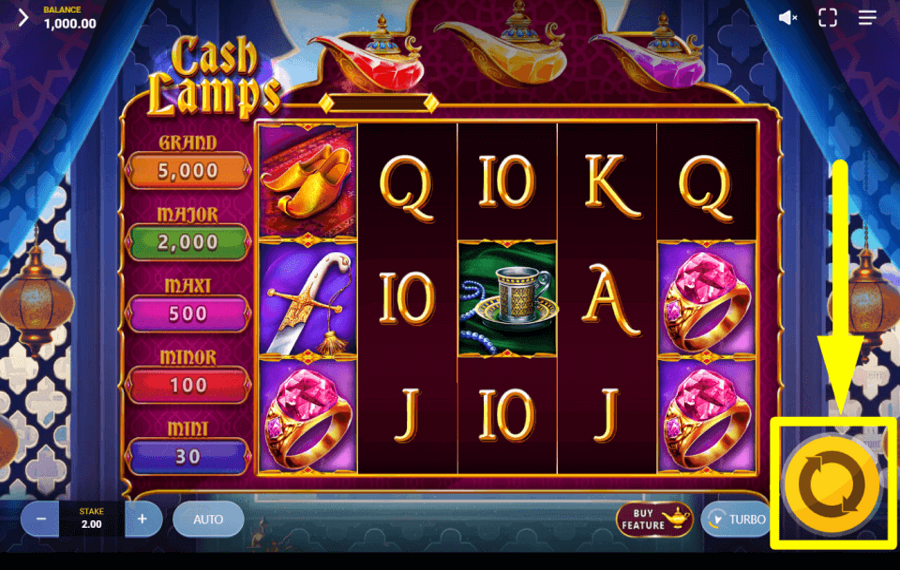Enter fullscreen mode
Image resolution: width=900 pixels, height=570 pixels.
(x=827, y=17)
